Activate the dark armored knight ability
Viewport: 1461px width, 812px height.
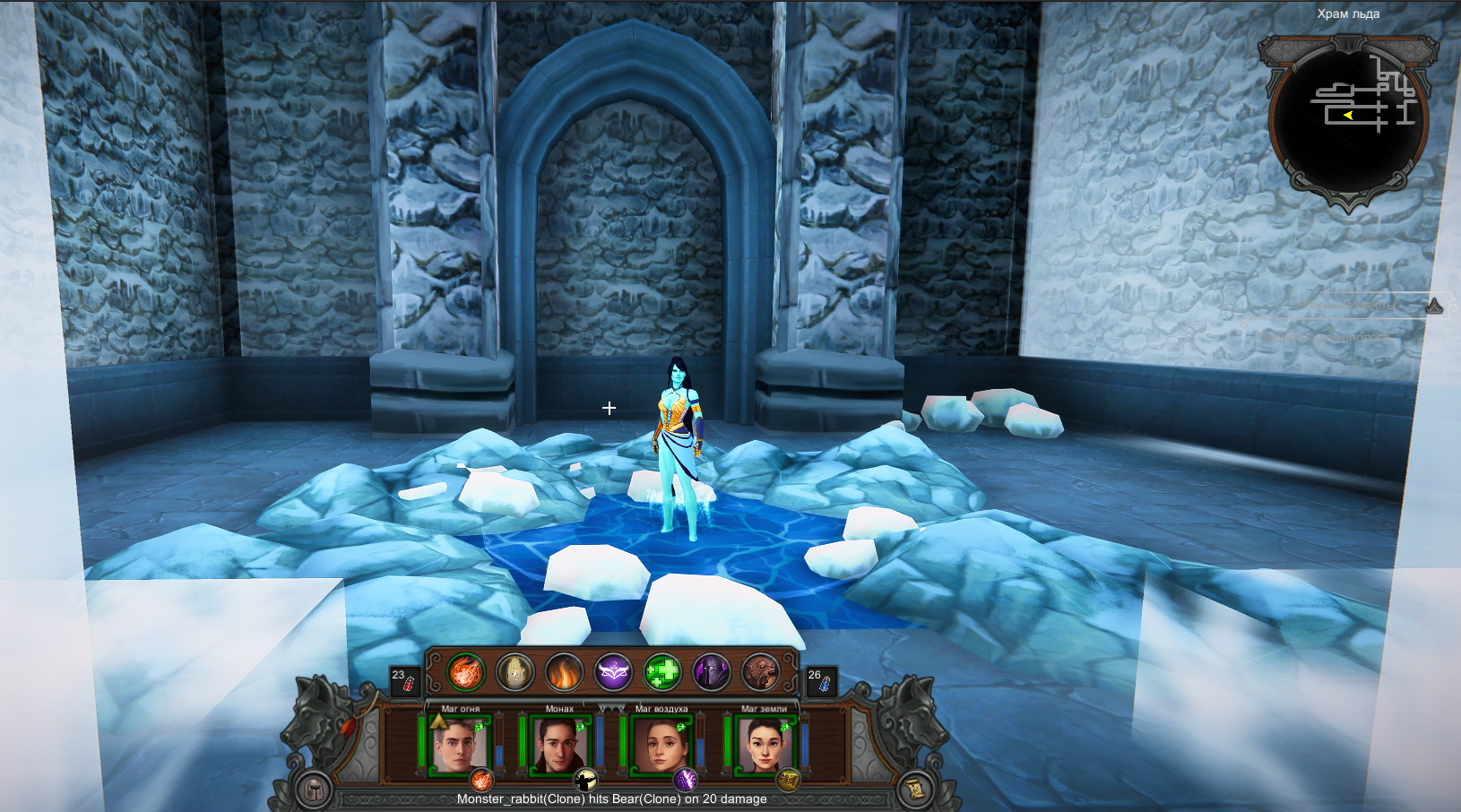click(x=711, y=672)
